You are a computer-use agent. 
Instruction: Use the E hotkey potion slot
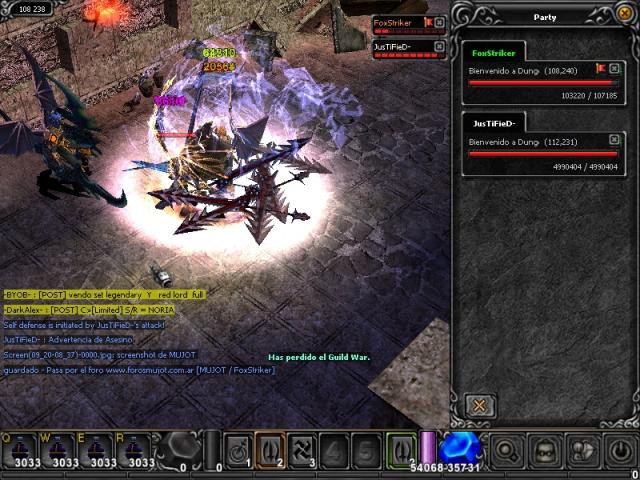[100, 450]
